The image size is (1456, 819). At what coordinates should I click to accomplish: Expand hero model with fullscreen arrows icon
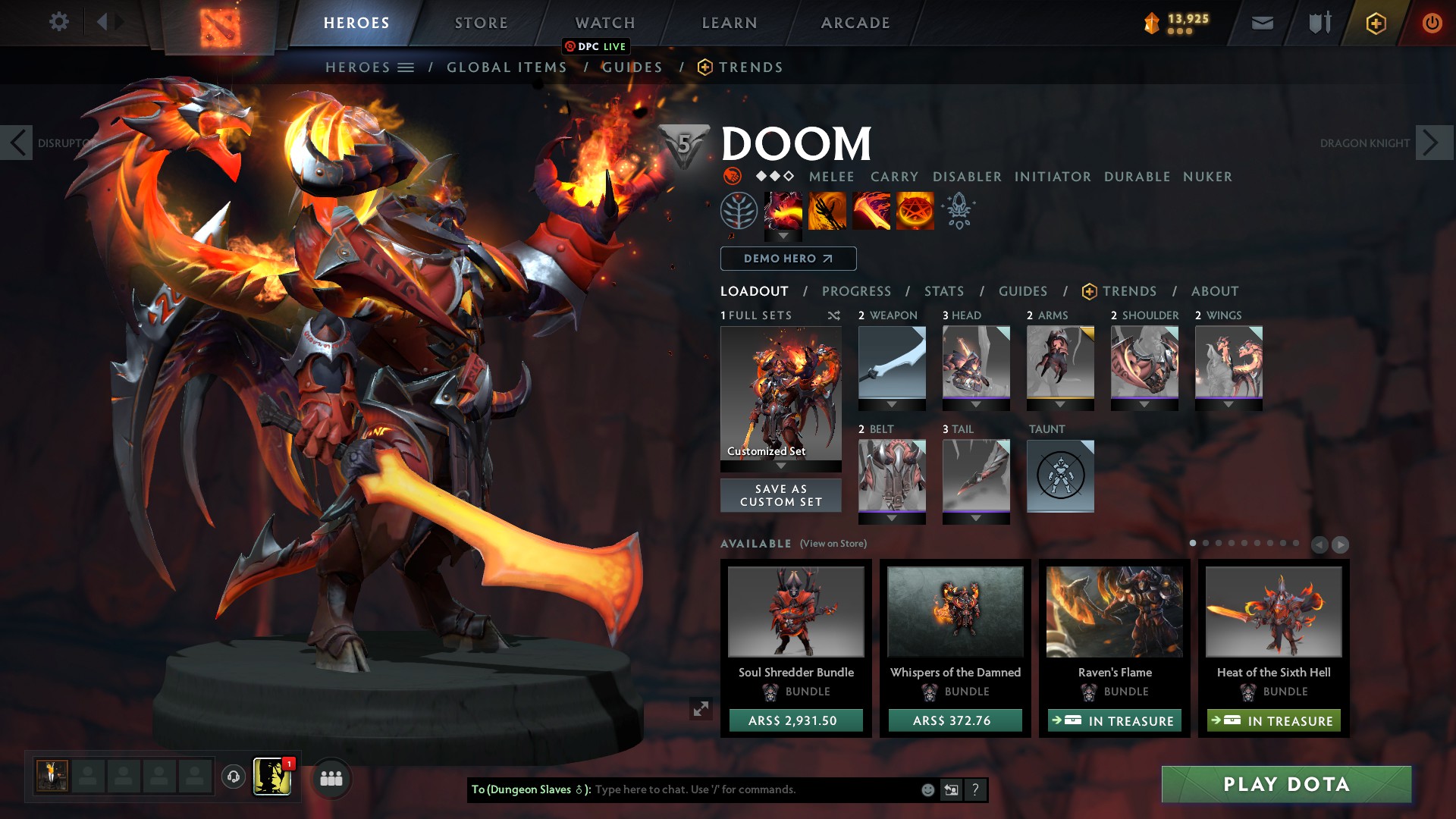(x=701, y=709)
